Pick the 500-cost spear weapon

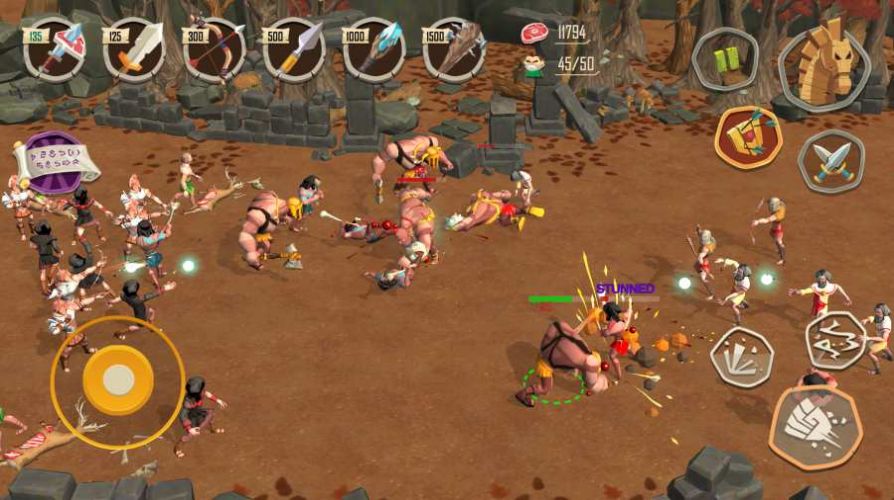294,49
